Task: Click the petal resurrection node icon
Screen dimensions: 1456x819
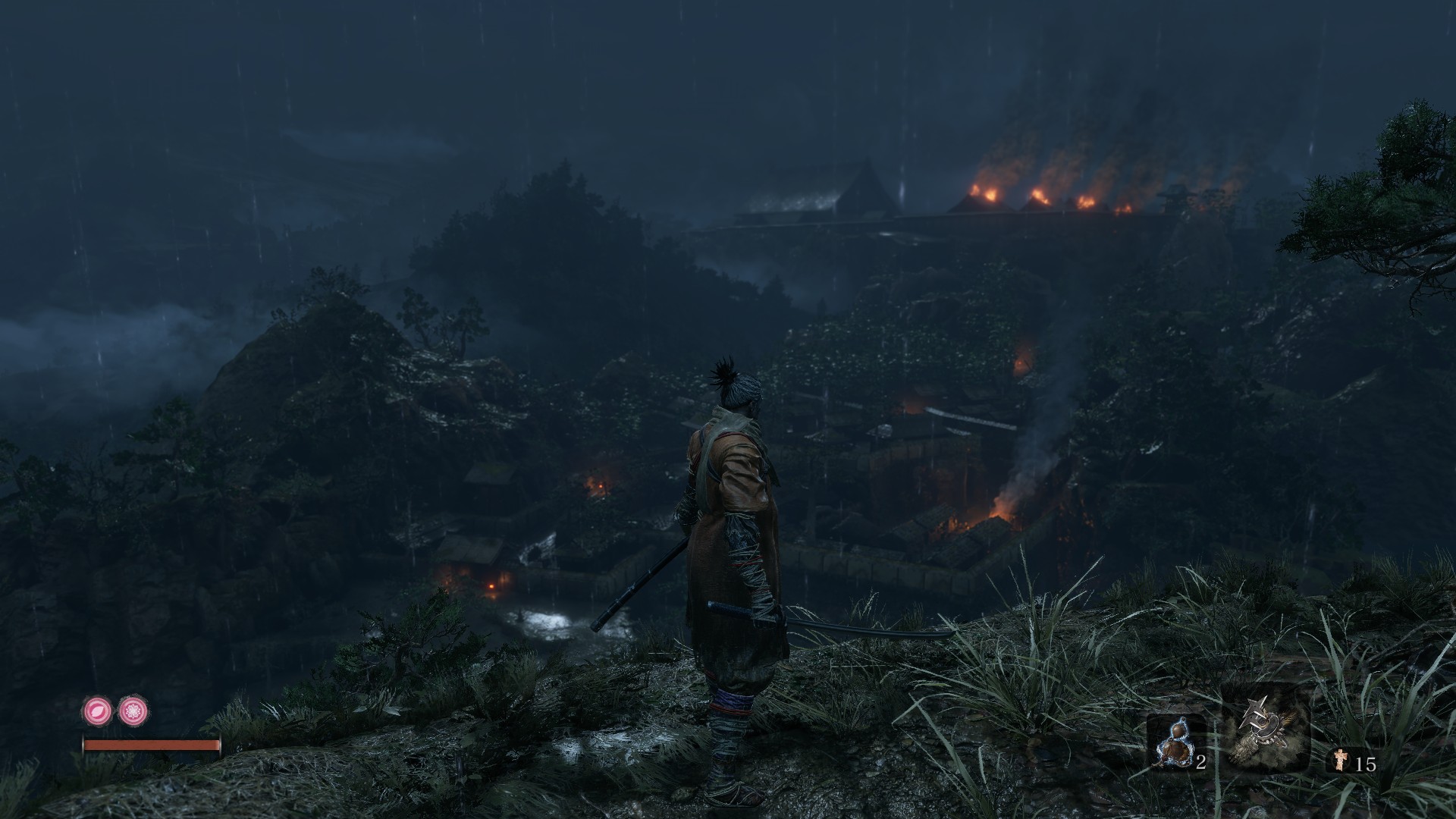Action: point(97,711)
